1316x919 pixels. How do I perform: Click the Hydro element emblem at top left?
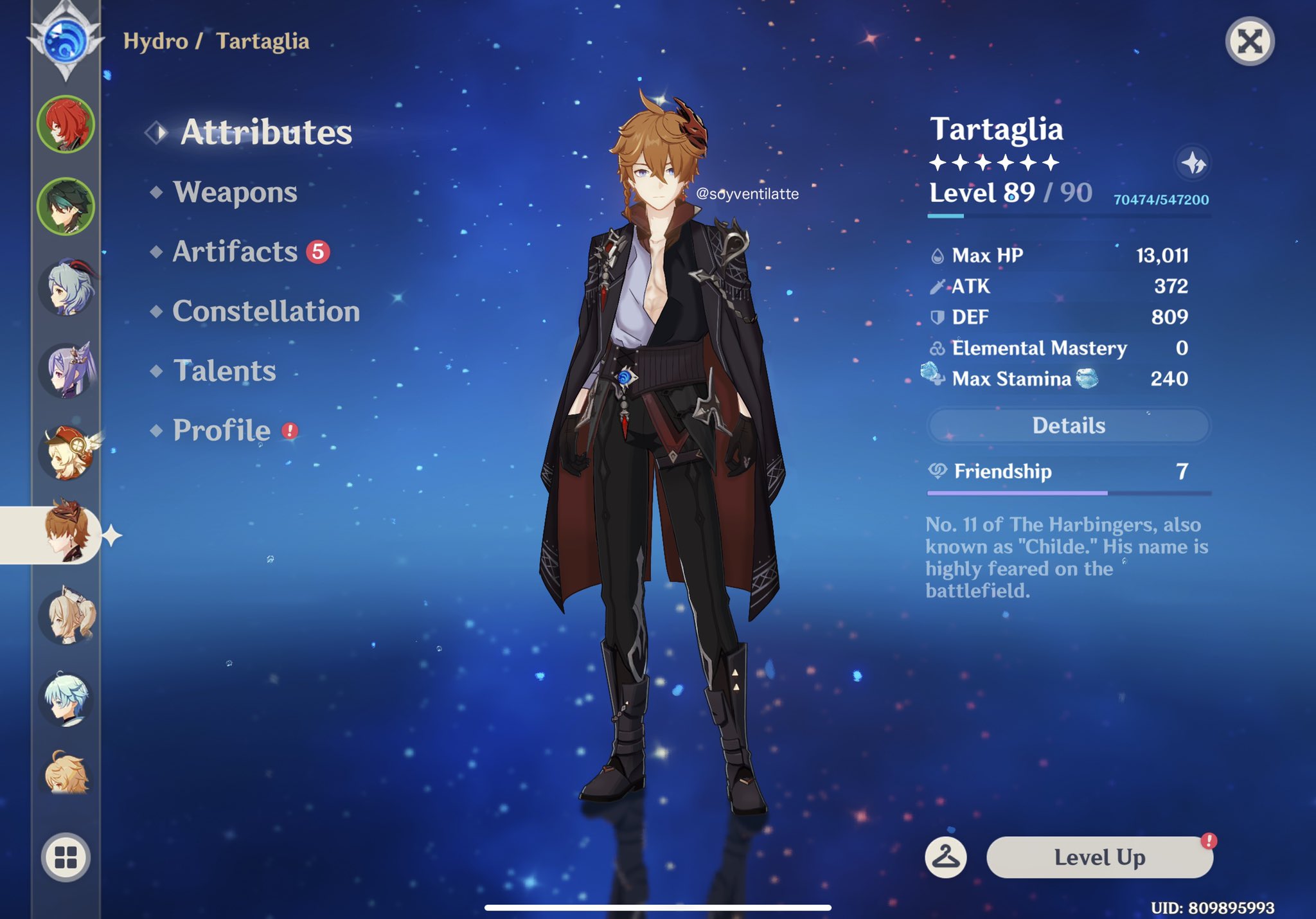click(x=64, y=40)
